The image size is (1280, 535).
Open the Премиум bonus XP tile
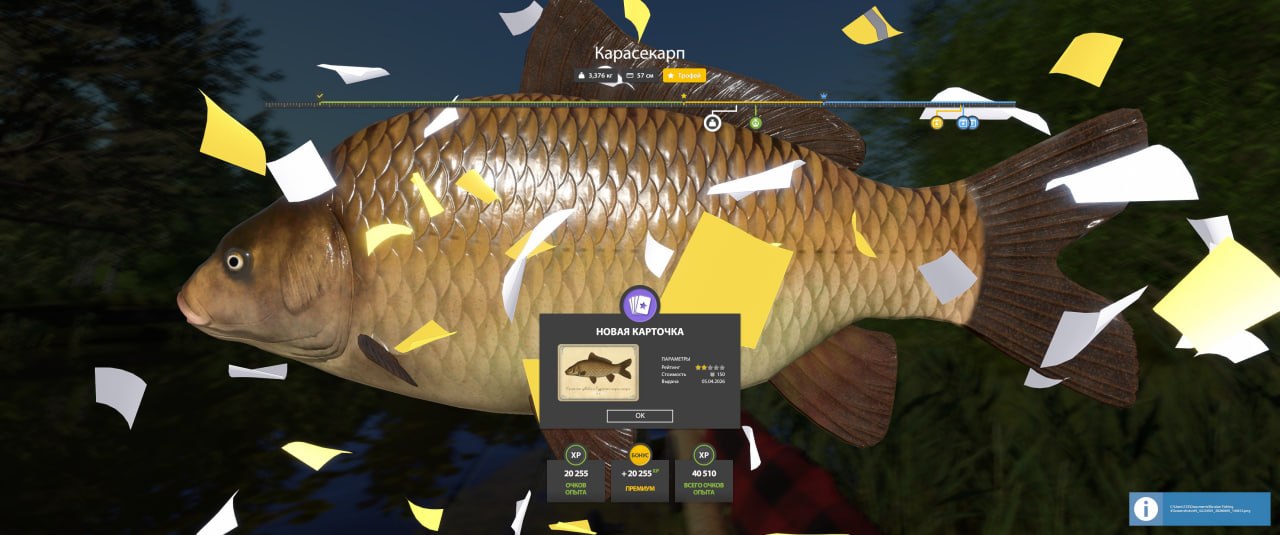pos(639,478)
